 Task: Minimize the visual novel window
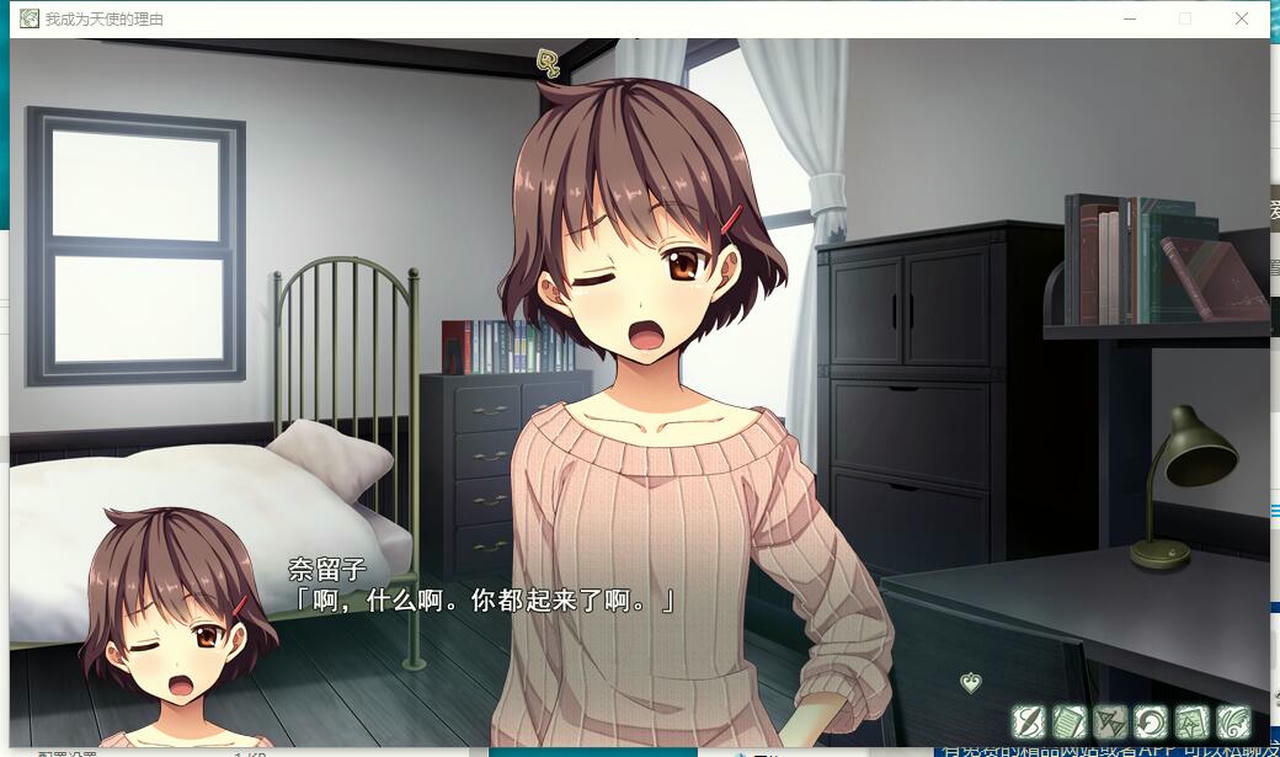pyautogui.click(x=1130, y=18)
